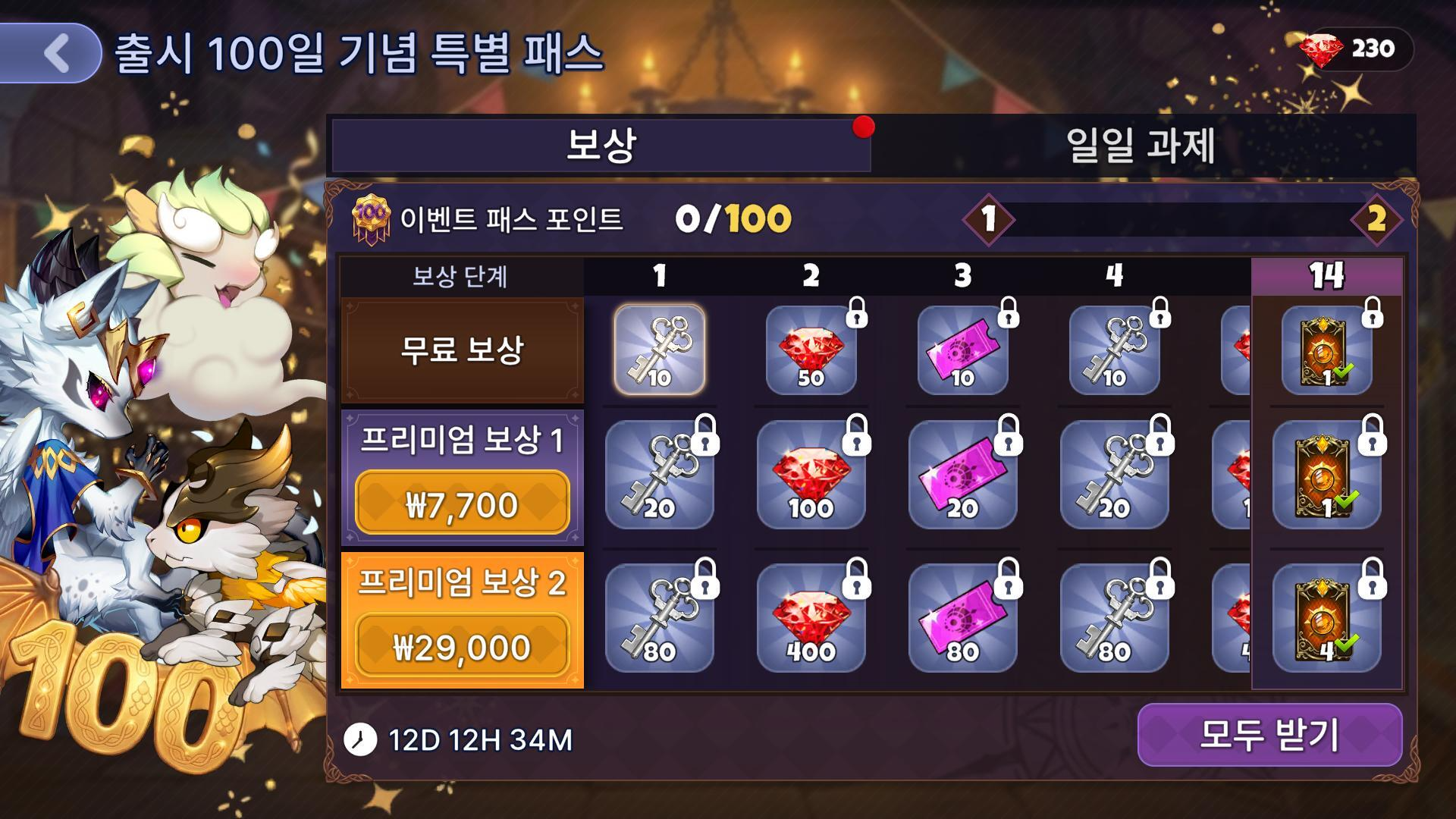Select the stage 14 card reward x4
This screenshot has height=819, width=1456.
click(1326, 619)
